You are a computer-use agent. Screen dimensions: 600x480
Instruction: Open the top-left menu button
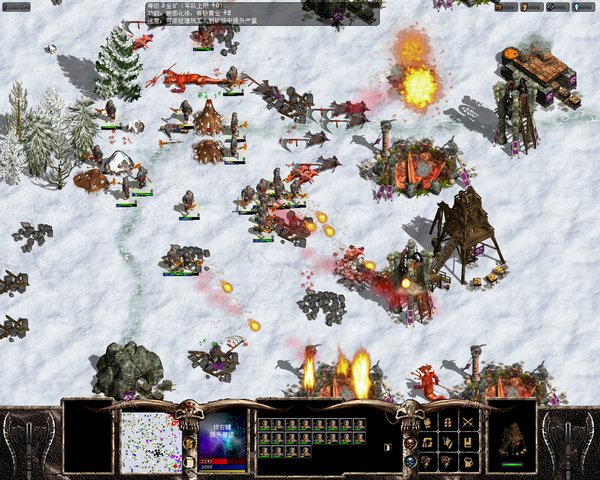pyautogui.click(x=17, y=6)
